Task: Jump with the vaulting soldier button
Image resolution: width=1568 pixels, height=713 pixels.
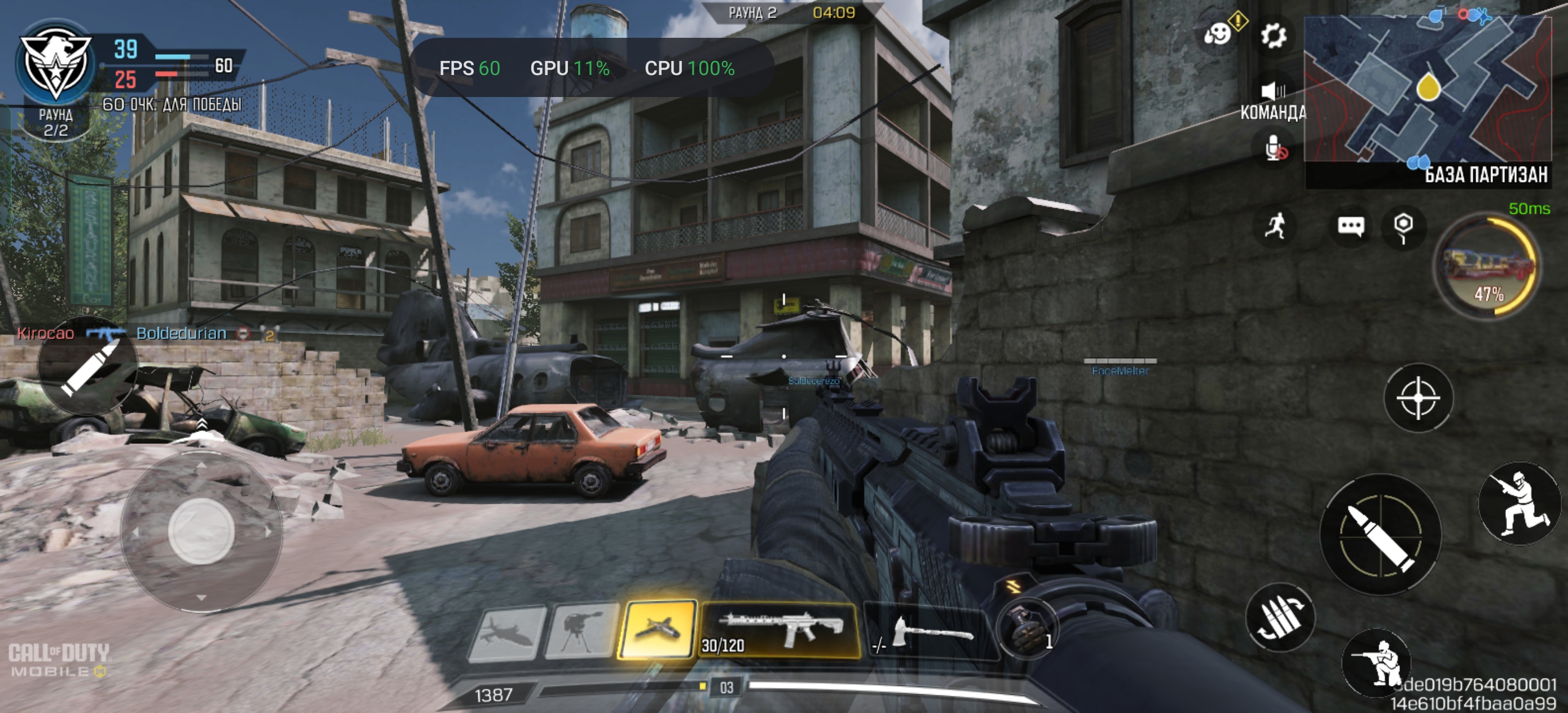Action: click(x=1519, y=504)
